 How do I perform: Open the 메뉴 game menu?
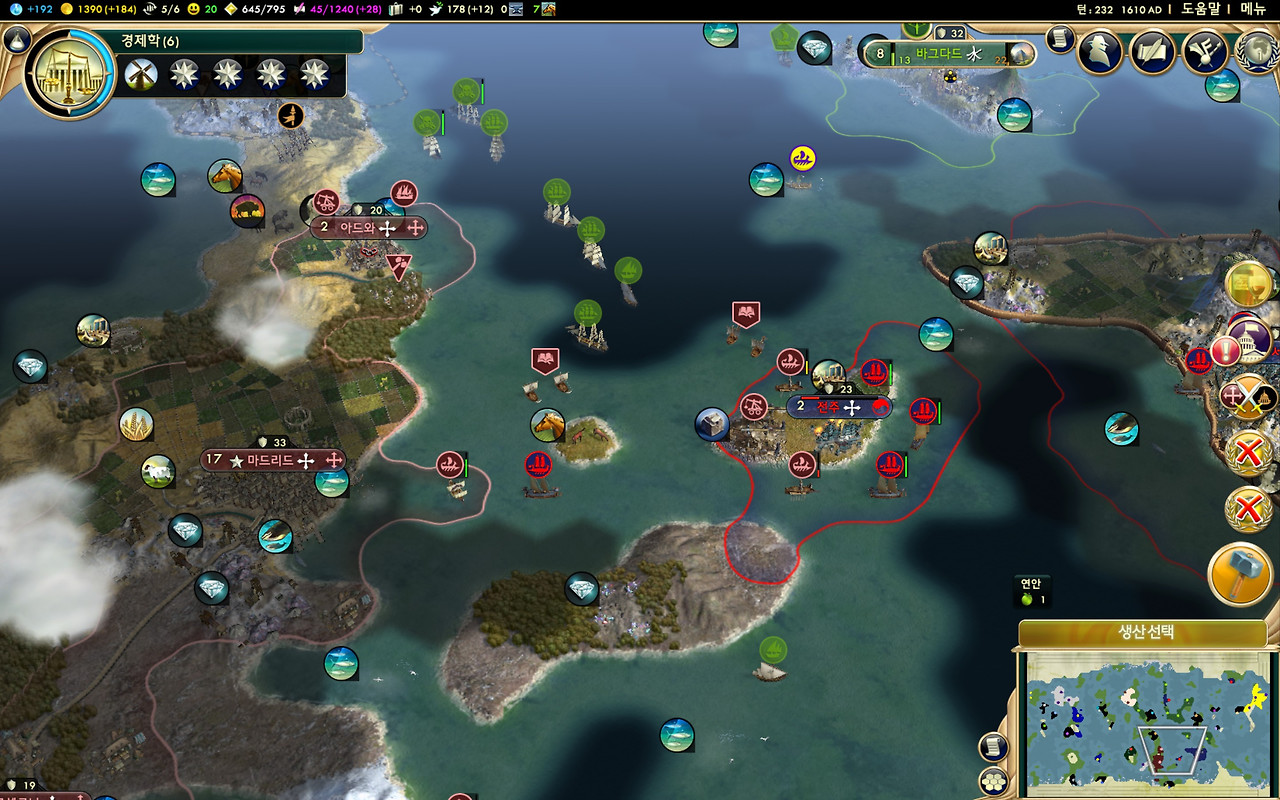pyautogui.click(x=1253, y=9)
